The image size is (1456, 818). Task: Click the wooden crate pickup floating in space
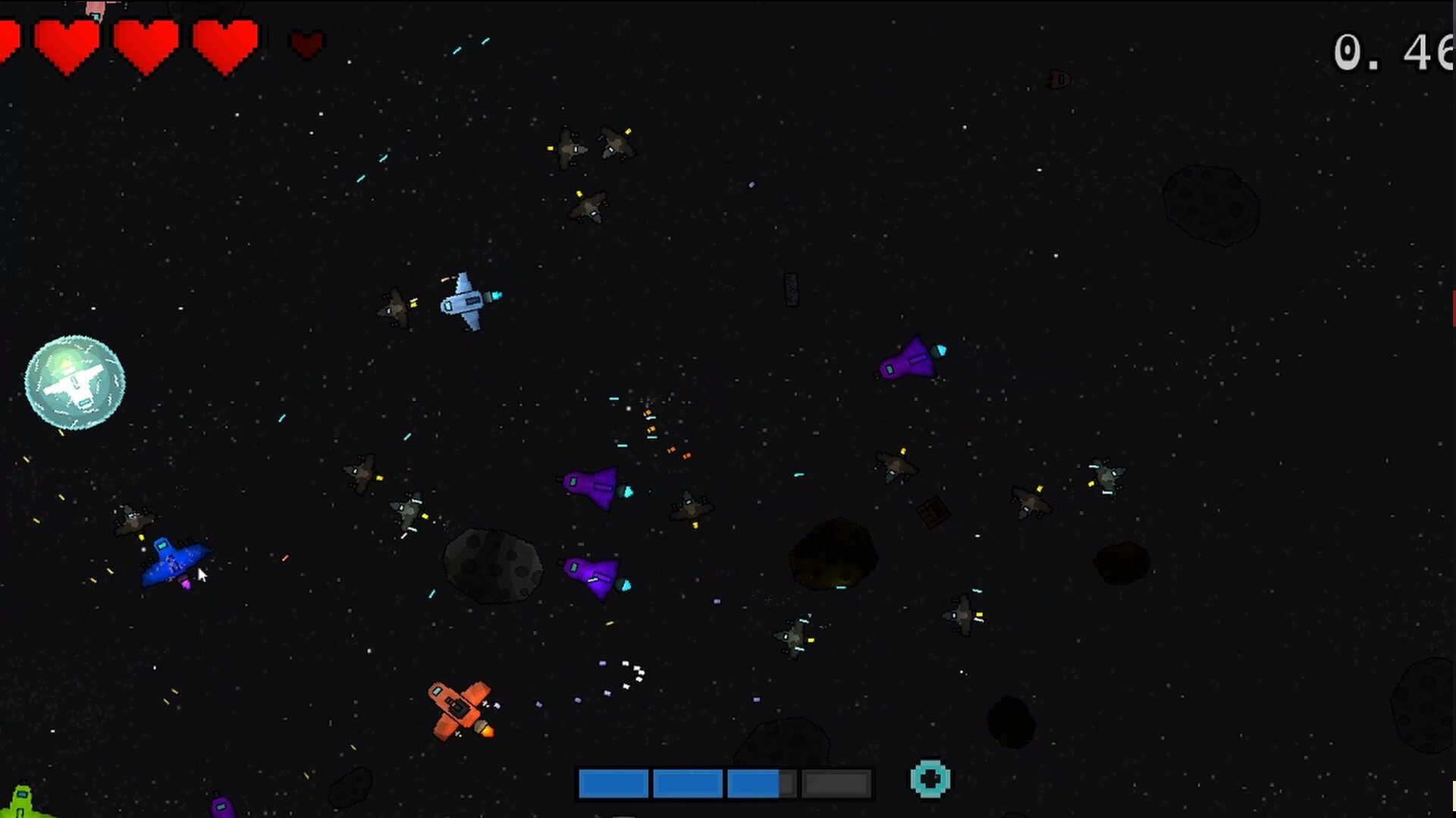[931, 517]
